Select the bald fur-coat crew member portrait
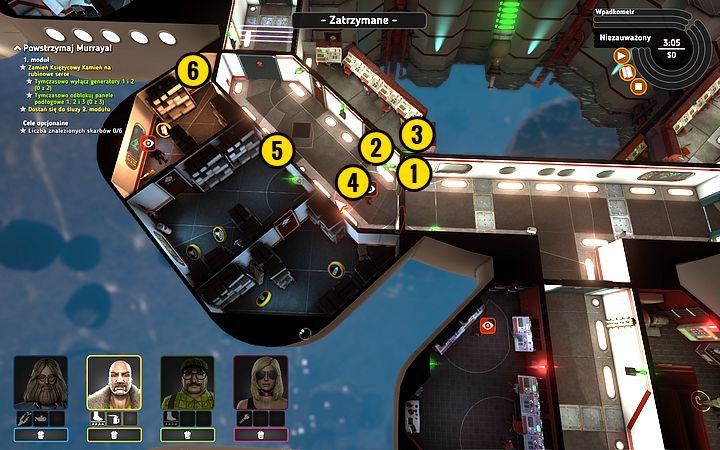The height and width of the screenshot is (450, 720). coord(114,381)
